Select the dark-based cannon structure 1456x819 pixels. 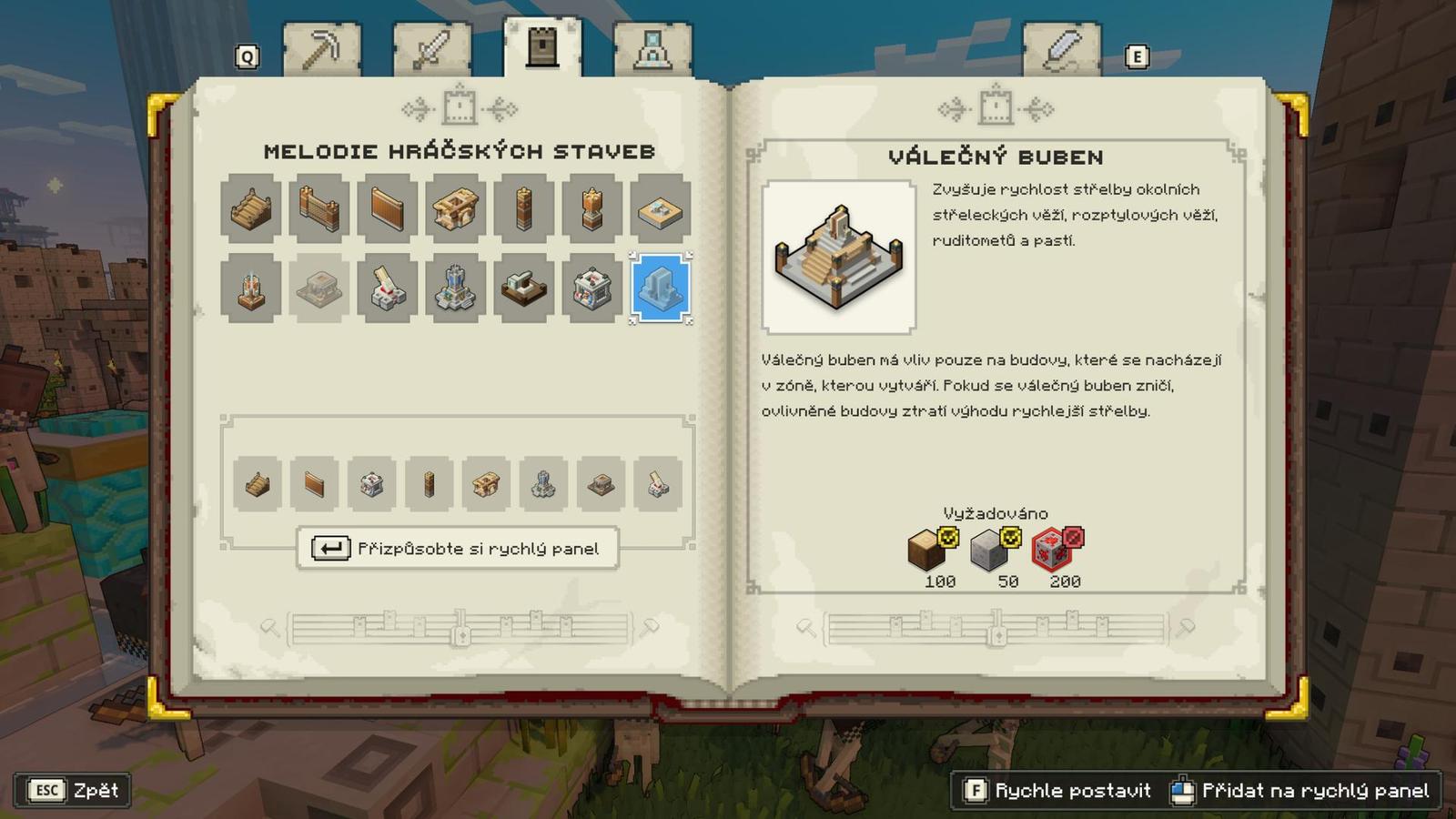[524, 290]
